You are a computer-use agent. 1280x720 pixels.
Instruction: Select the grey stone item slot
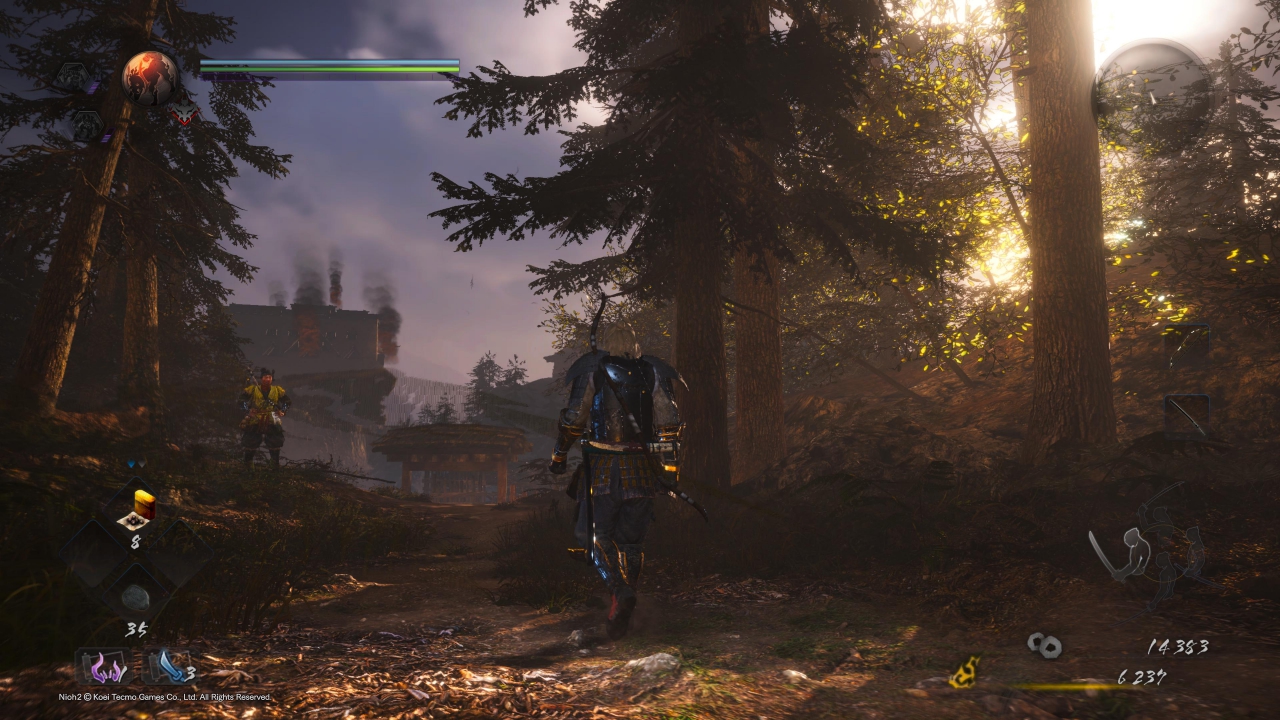click(135, 597)
